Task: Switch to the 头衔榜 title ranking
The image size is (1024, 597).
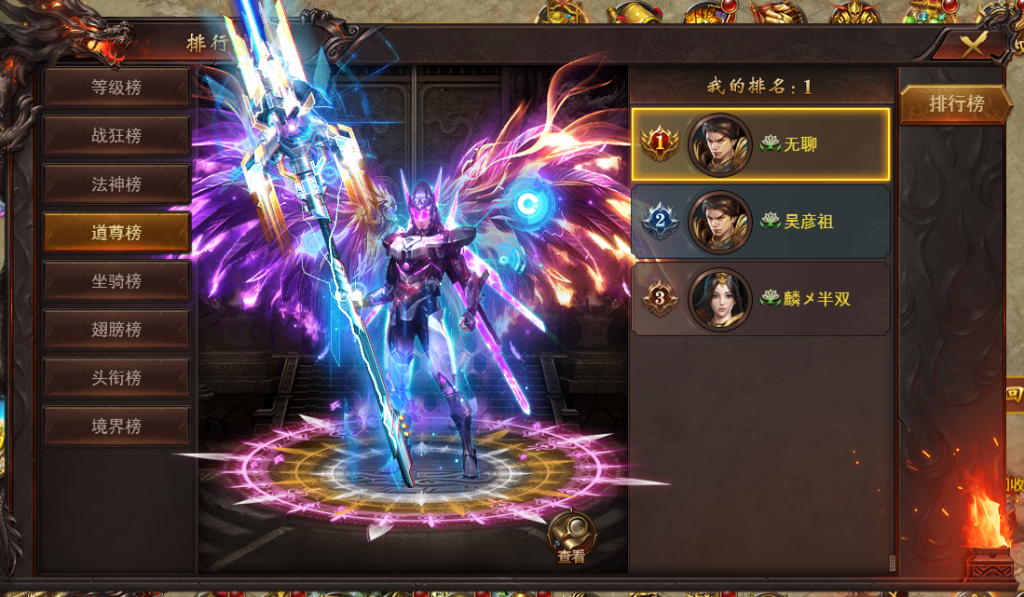Action: pos(116,377)
